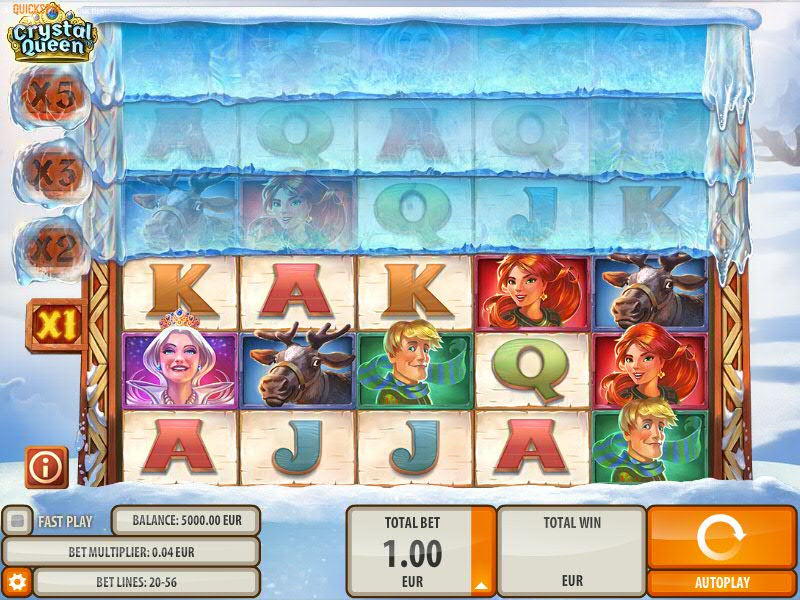Open the gear settings menu

16,581
